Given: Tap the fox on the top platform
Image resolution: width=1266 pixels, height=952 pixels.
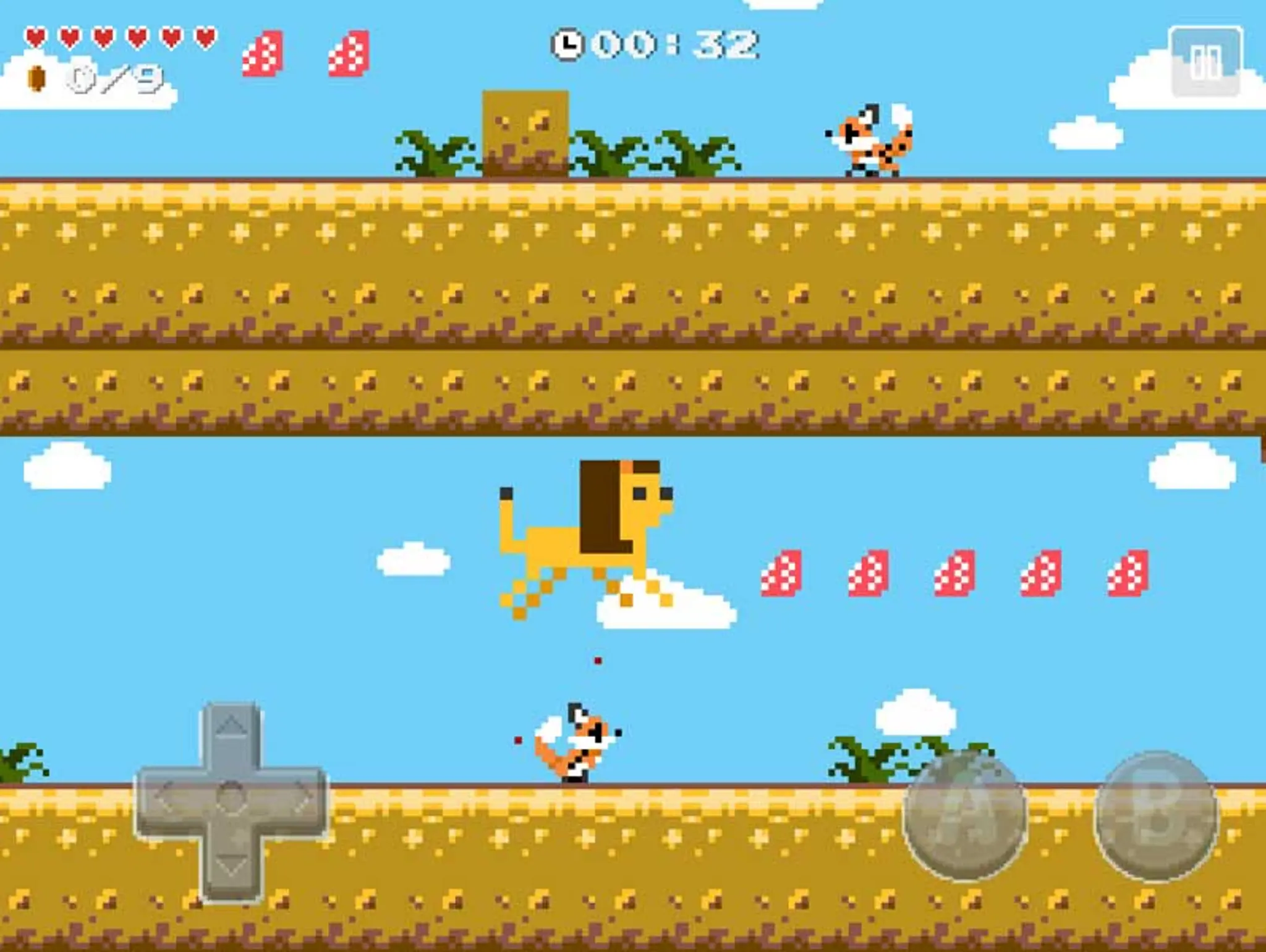Looking at the screenshot, I should click(869, 139).
